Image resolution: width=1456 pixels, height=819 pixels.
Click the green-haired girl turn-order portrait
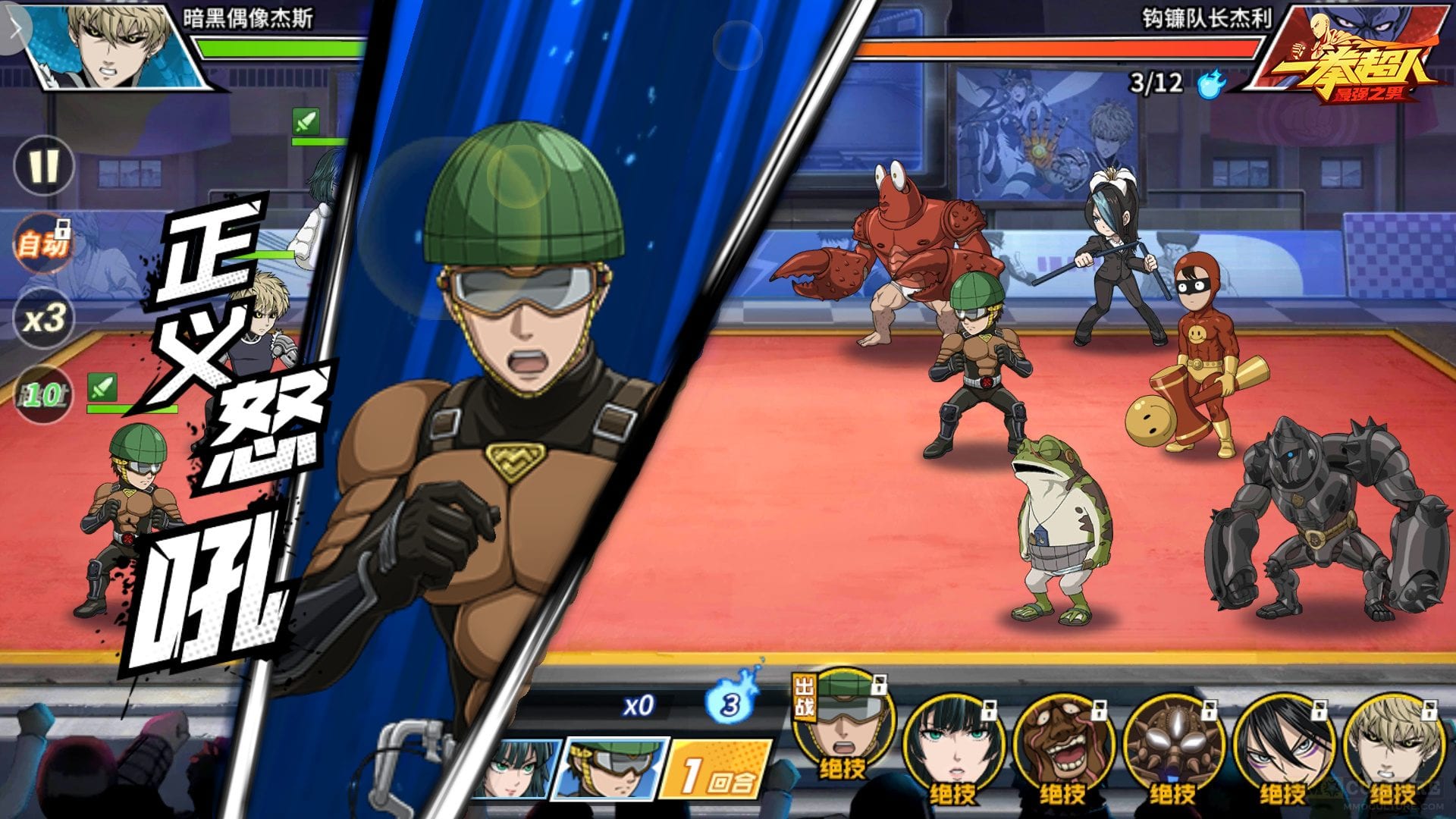pyautogui.click(x=516, y=768)
